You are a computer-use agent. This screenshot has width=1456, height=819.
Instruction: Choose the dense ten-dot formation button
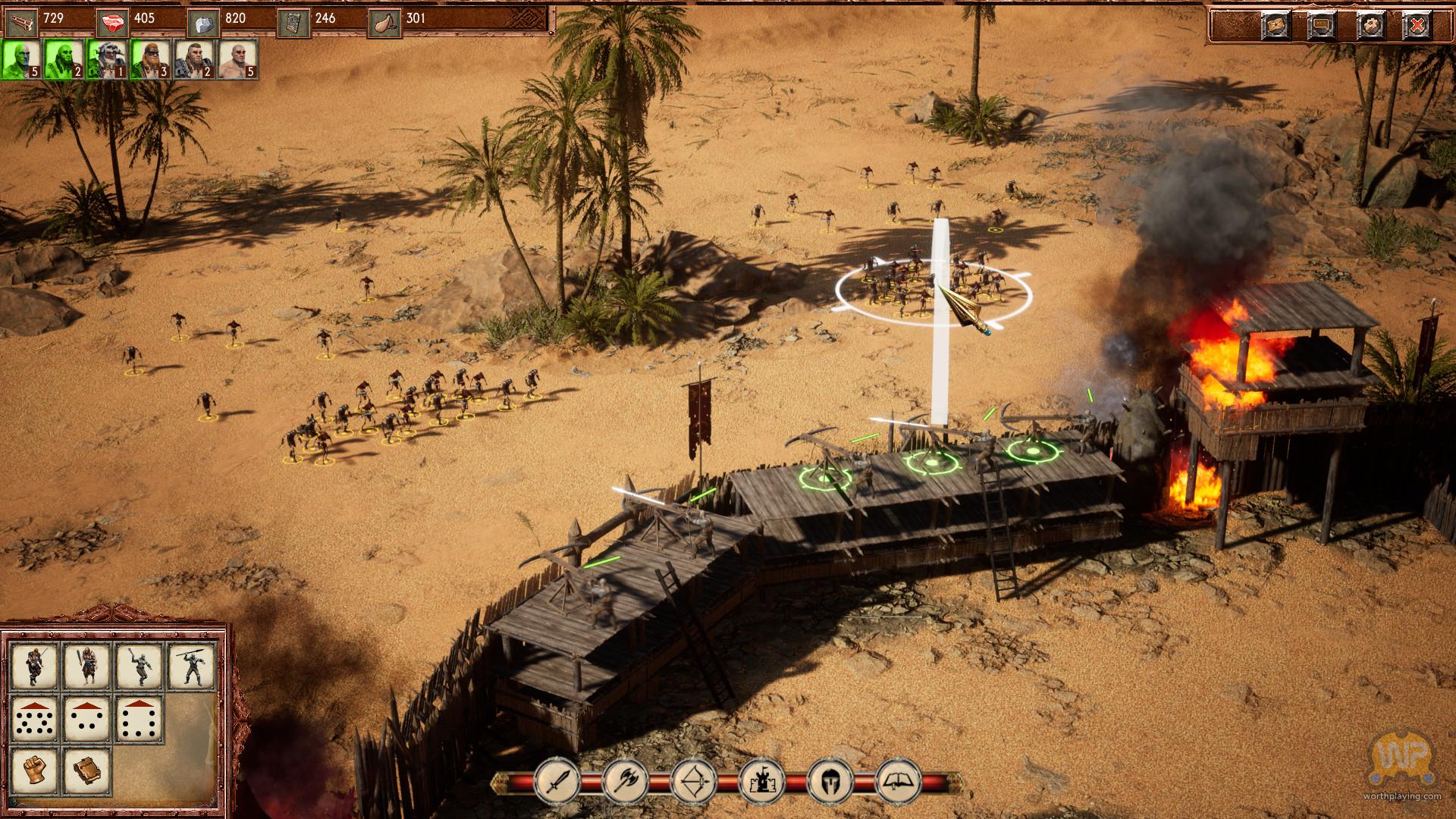(35, 717)
